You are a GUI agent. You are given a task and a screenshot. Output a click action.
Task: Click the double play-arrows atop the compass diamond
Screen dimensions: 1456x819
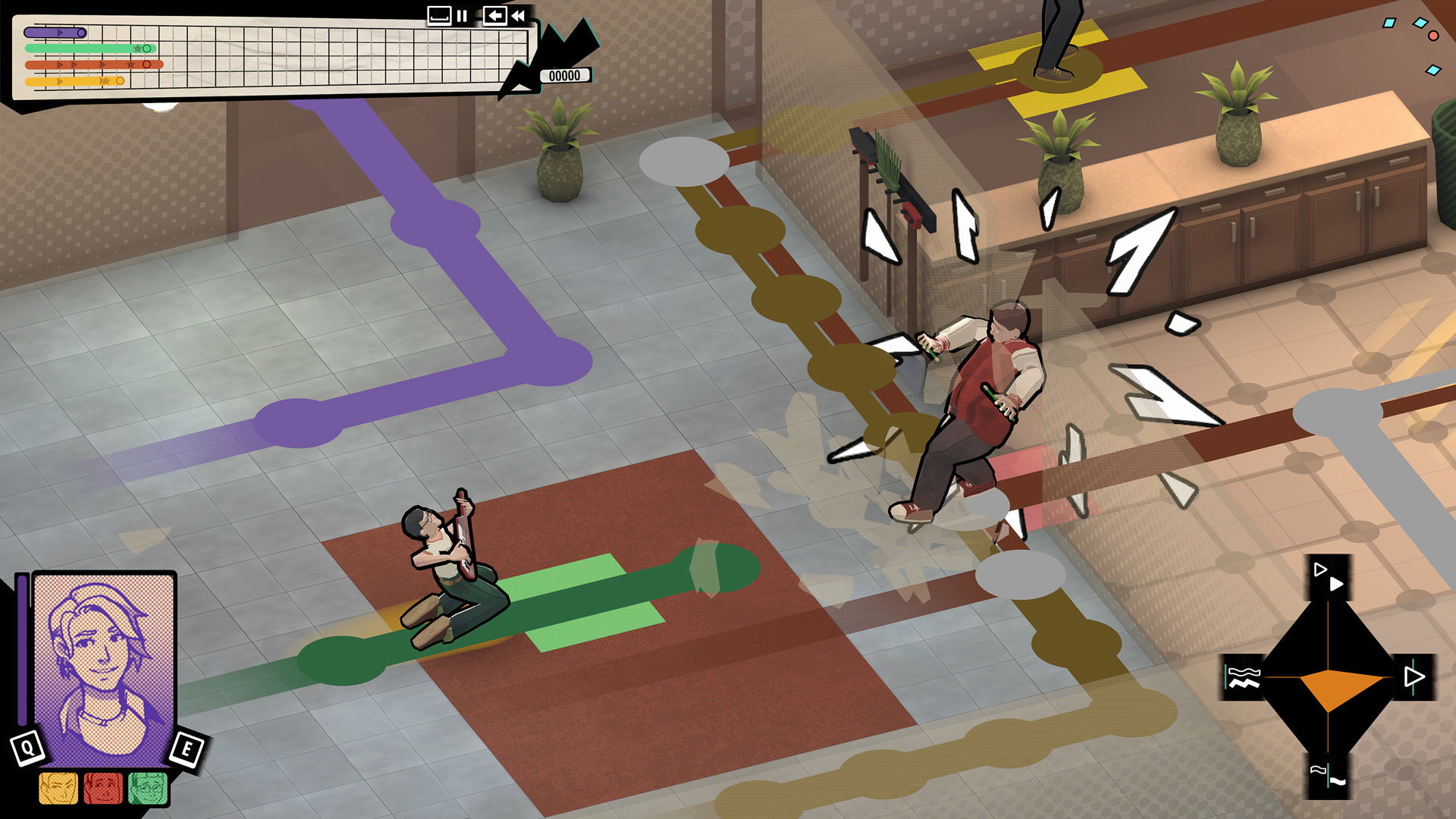(x=1329, y=576)
